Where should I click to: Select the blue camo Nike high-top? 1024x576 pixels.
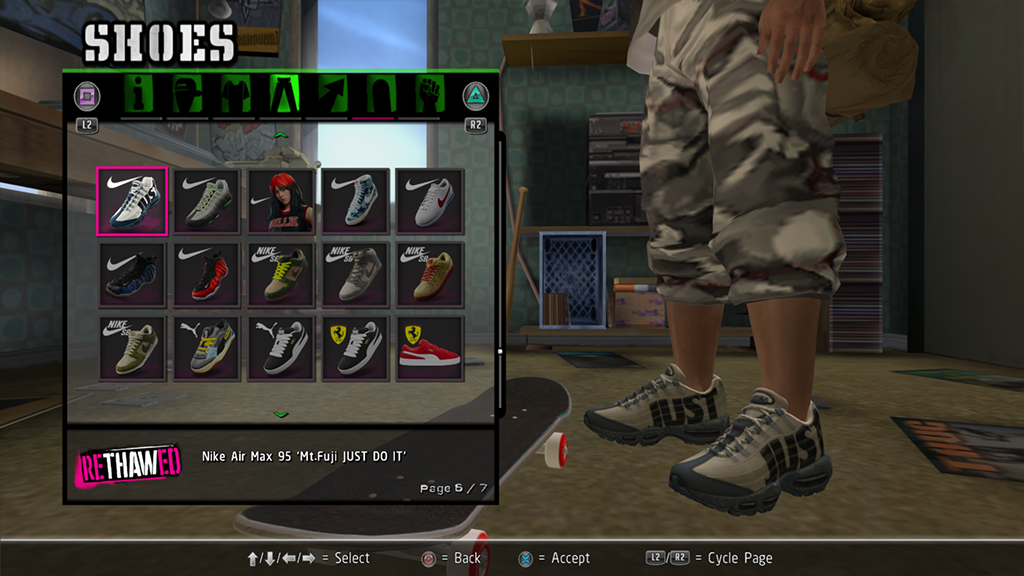tap(355, 201)
